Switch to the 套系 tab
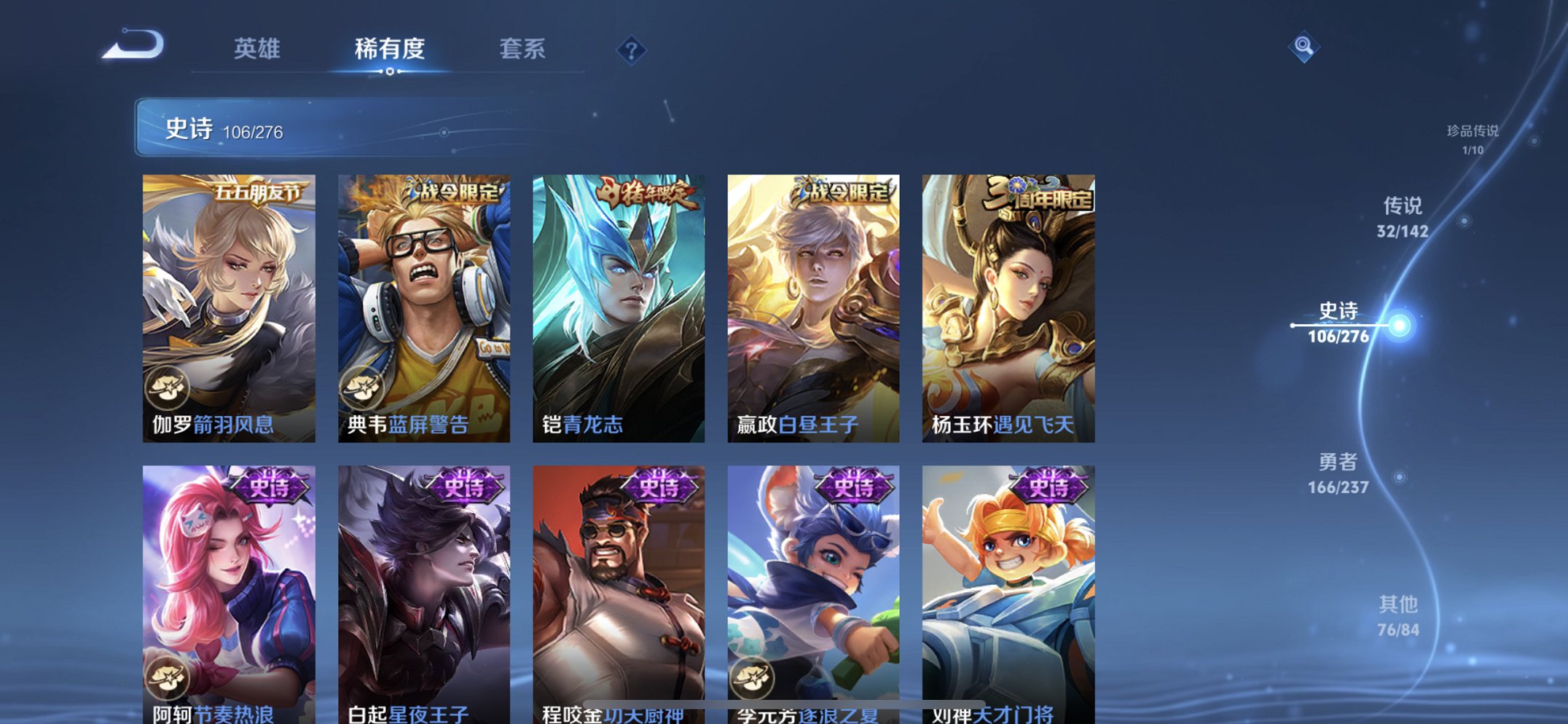Viewport: 1568px width, 724px height. point(523,49)
